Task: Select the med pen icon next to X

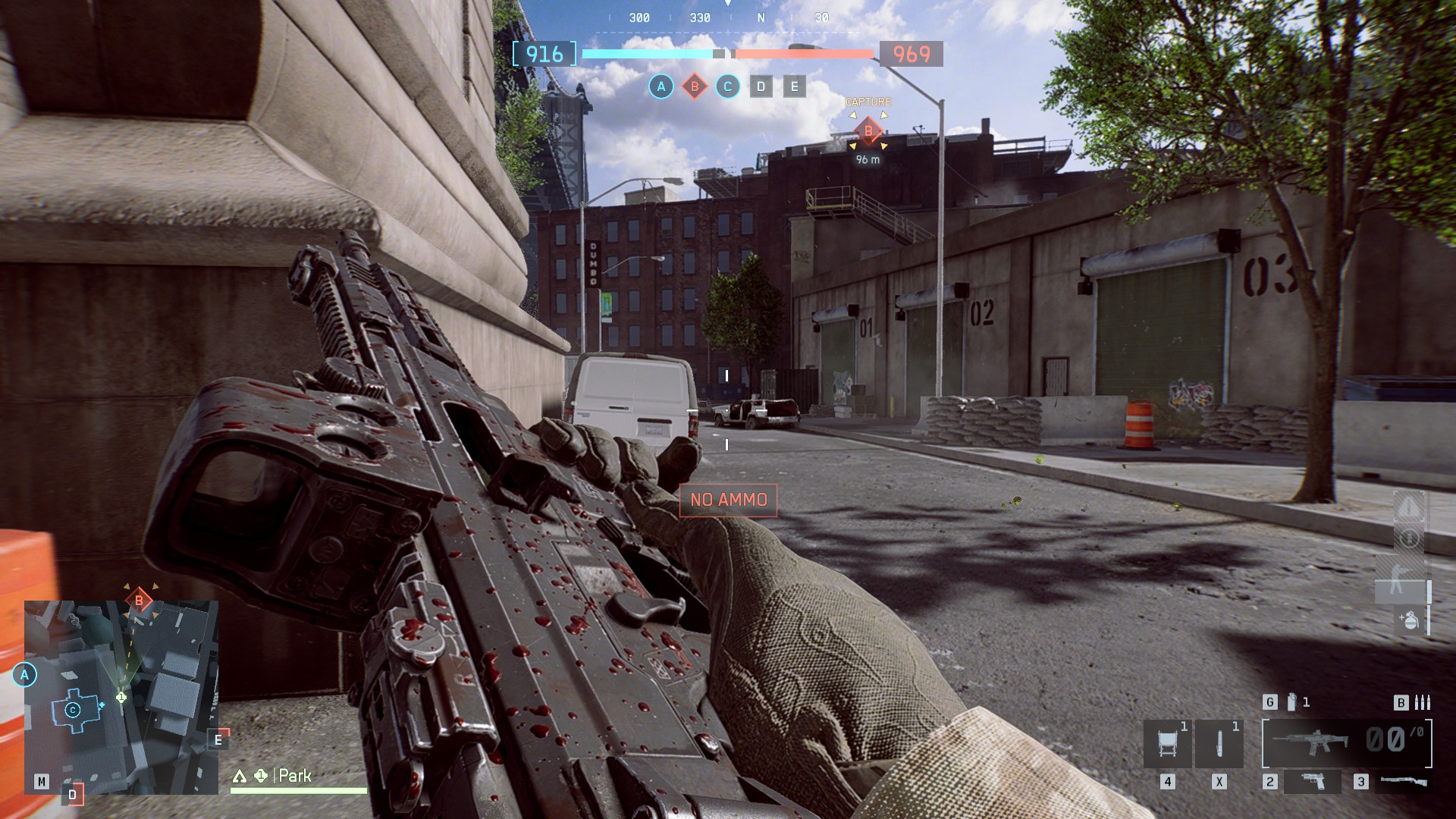Action: click(x=1220, y=743)
